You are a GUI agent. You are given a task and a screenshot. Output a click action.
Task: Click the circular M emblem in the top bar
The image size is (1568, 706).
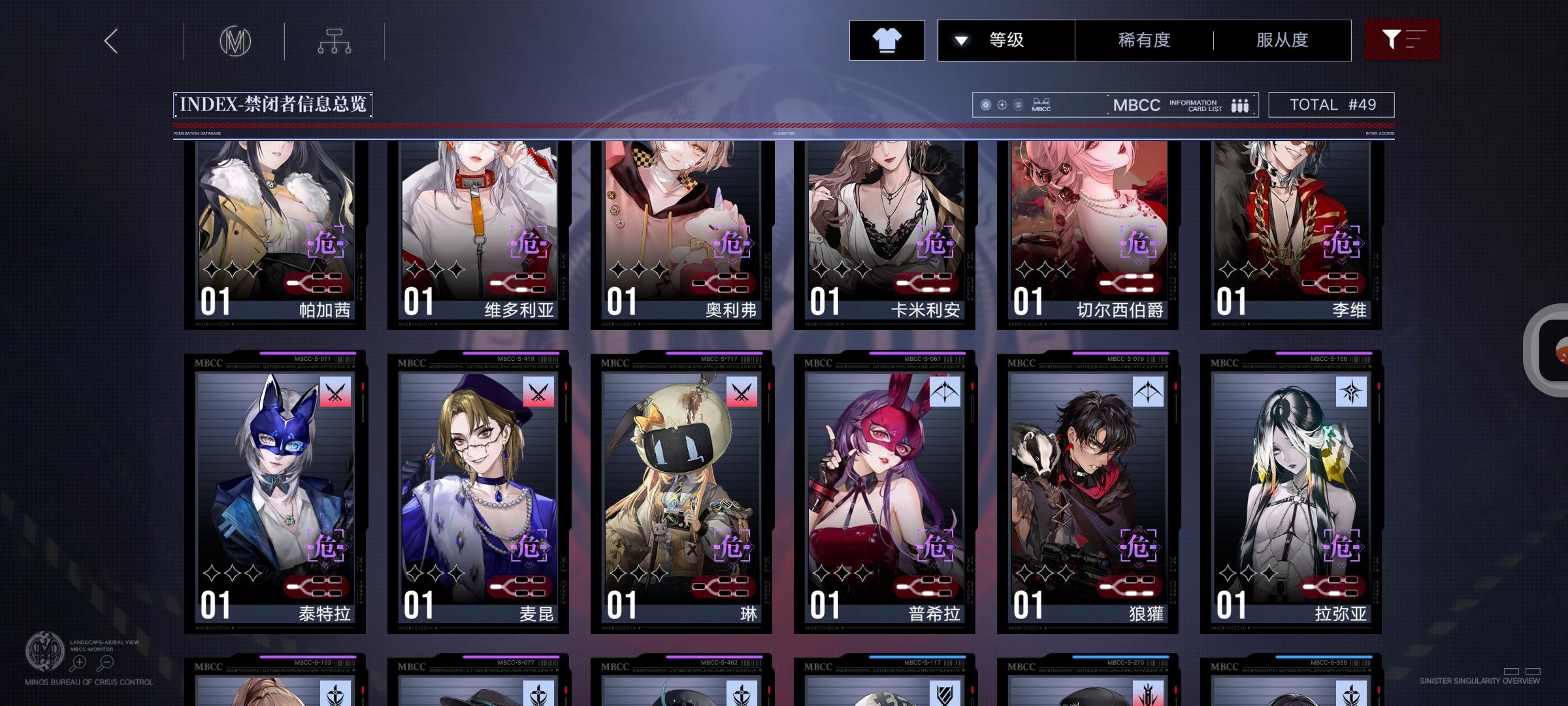(235, 41)
